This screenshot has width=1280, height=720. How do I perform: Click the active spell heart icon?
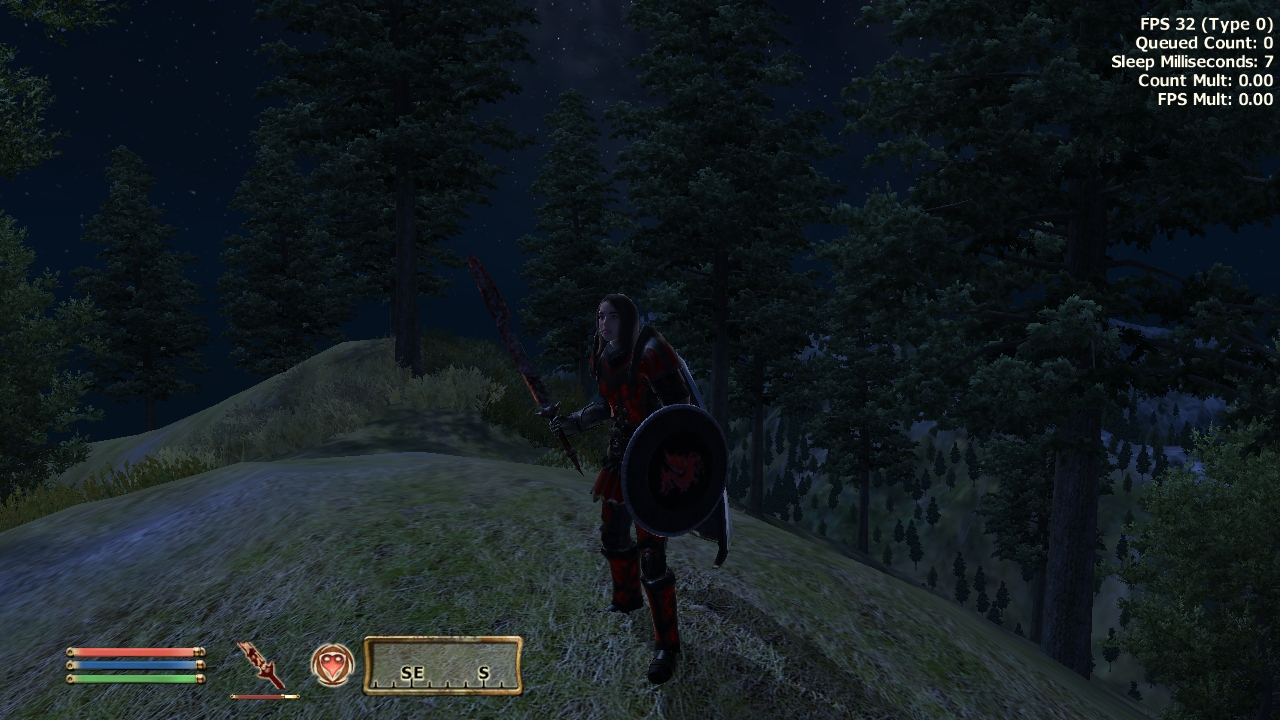[x=332, y=665]
